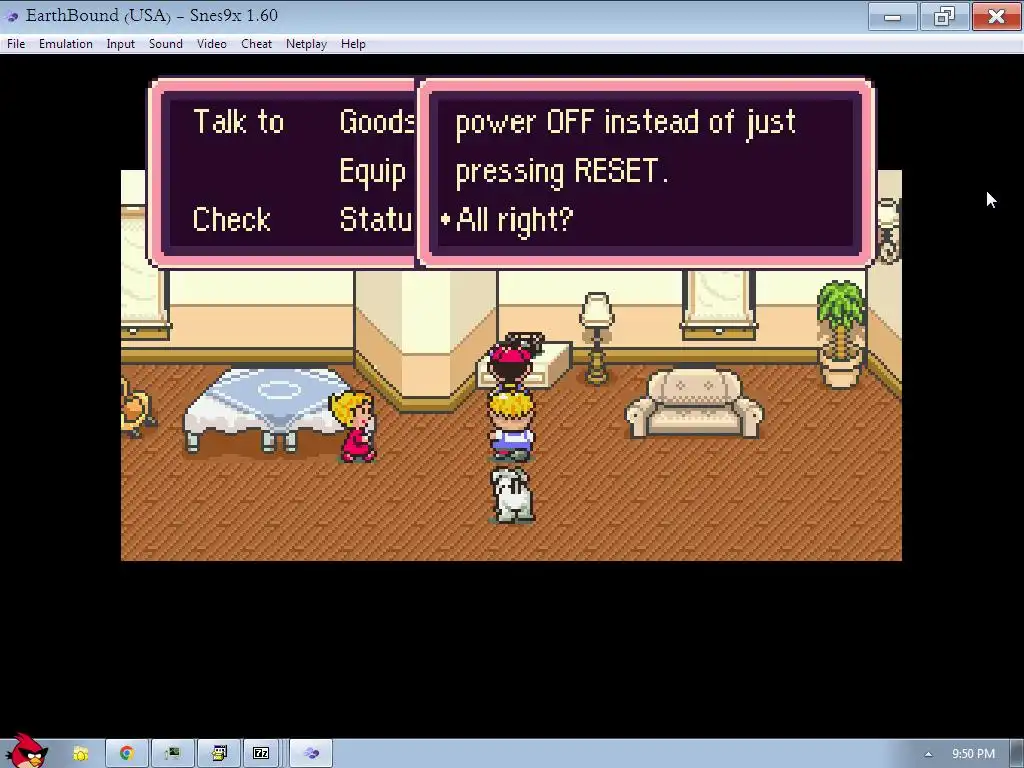Choose the Check command
The image size is (1024, 768).
(231, 220)
